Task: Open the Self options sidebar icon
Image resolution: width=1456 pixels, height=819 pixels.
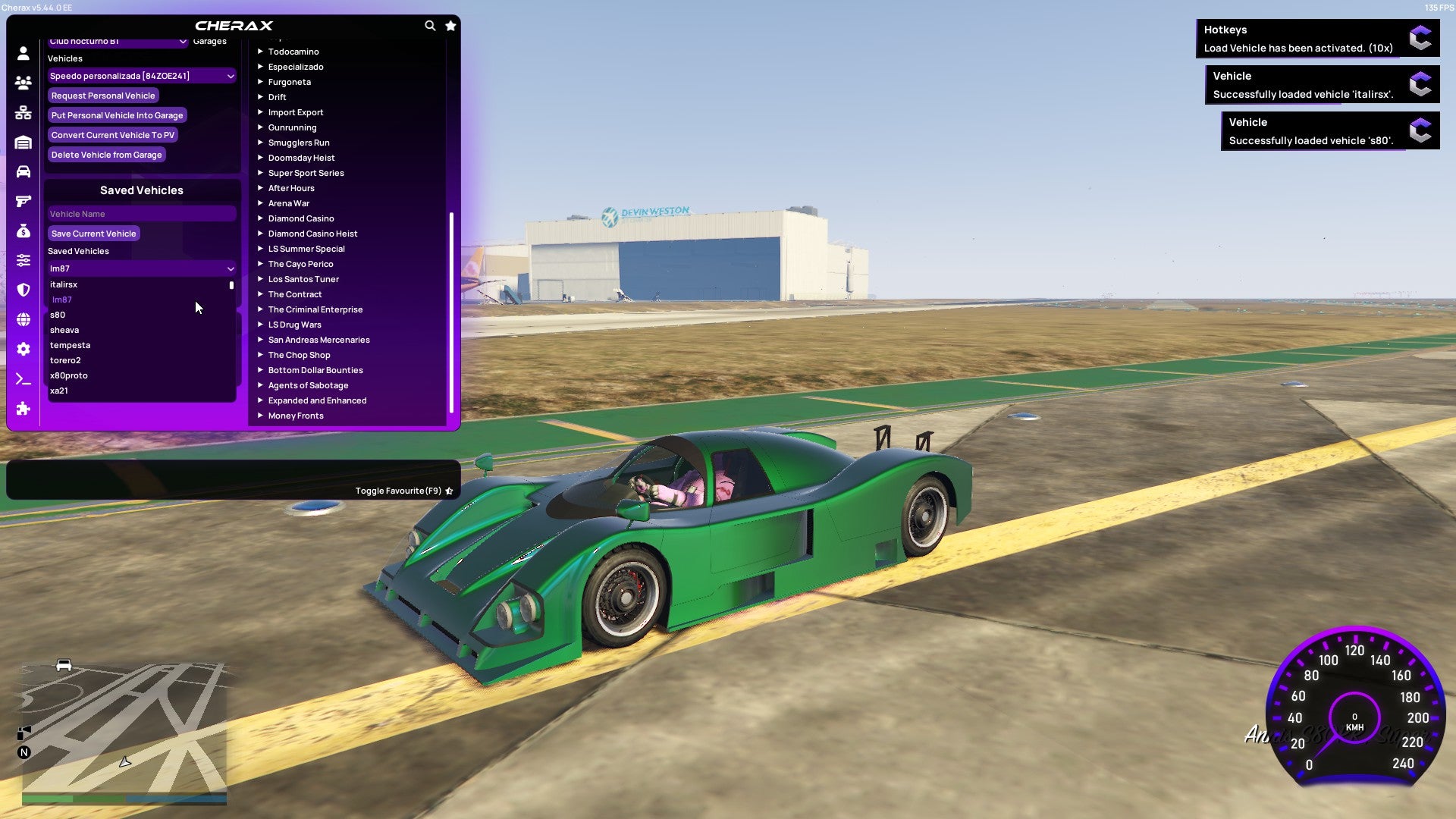Action: [23, 52]
